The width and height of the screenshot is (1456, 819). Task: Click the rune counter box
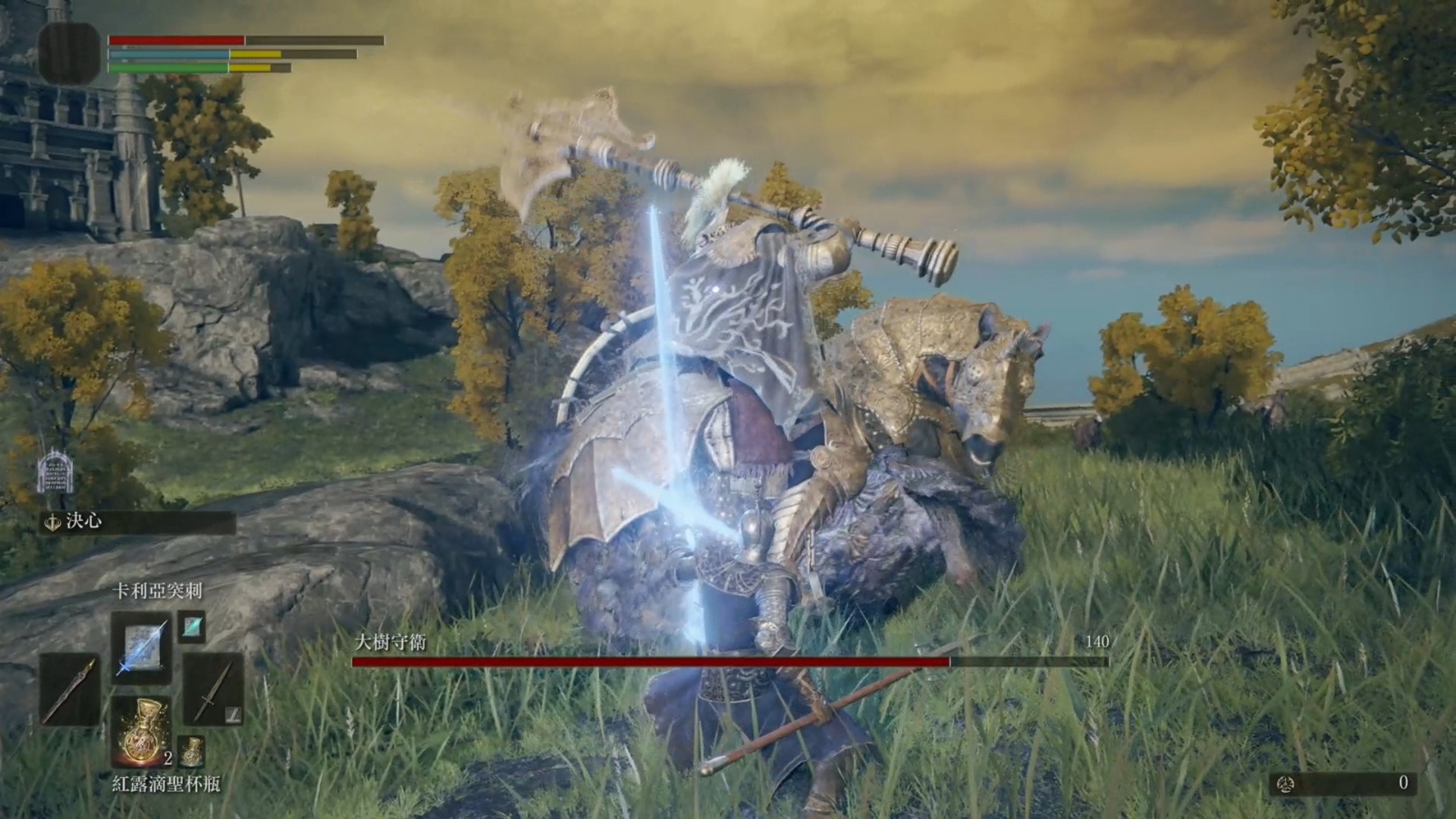pos(1344,783)
